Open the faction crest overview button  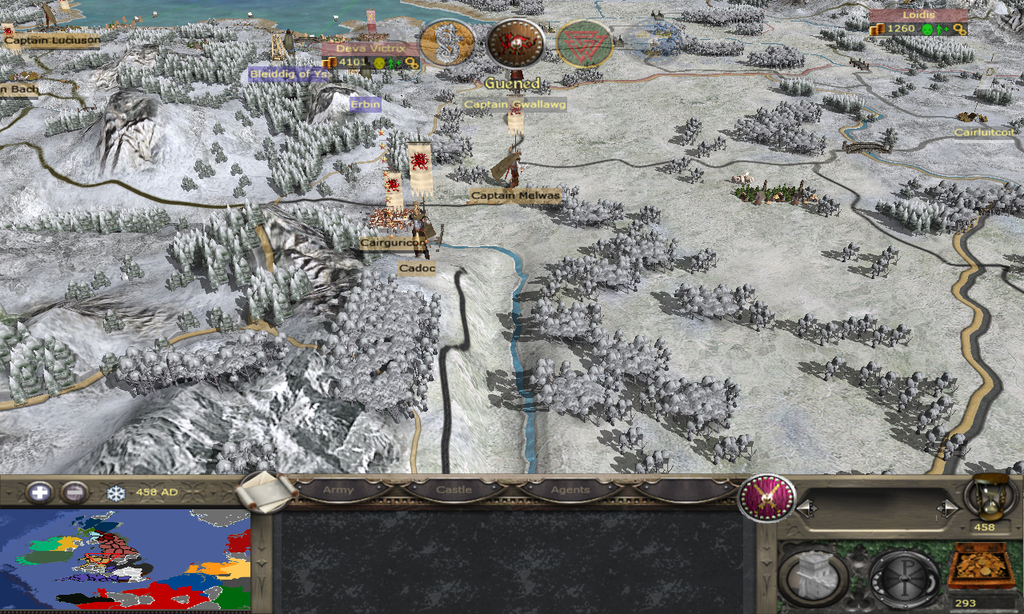point(766,497)
